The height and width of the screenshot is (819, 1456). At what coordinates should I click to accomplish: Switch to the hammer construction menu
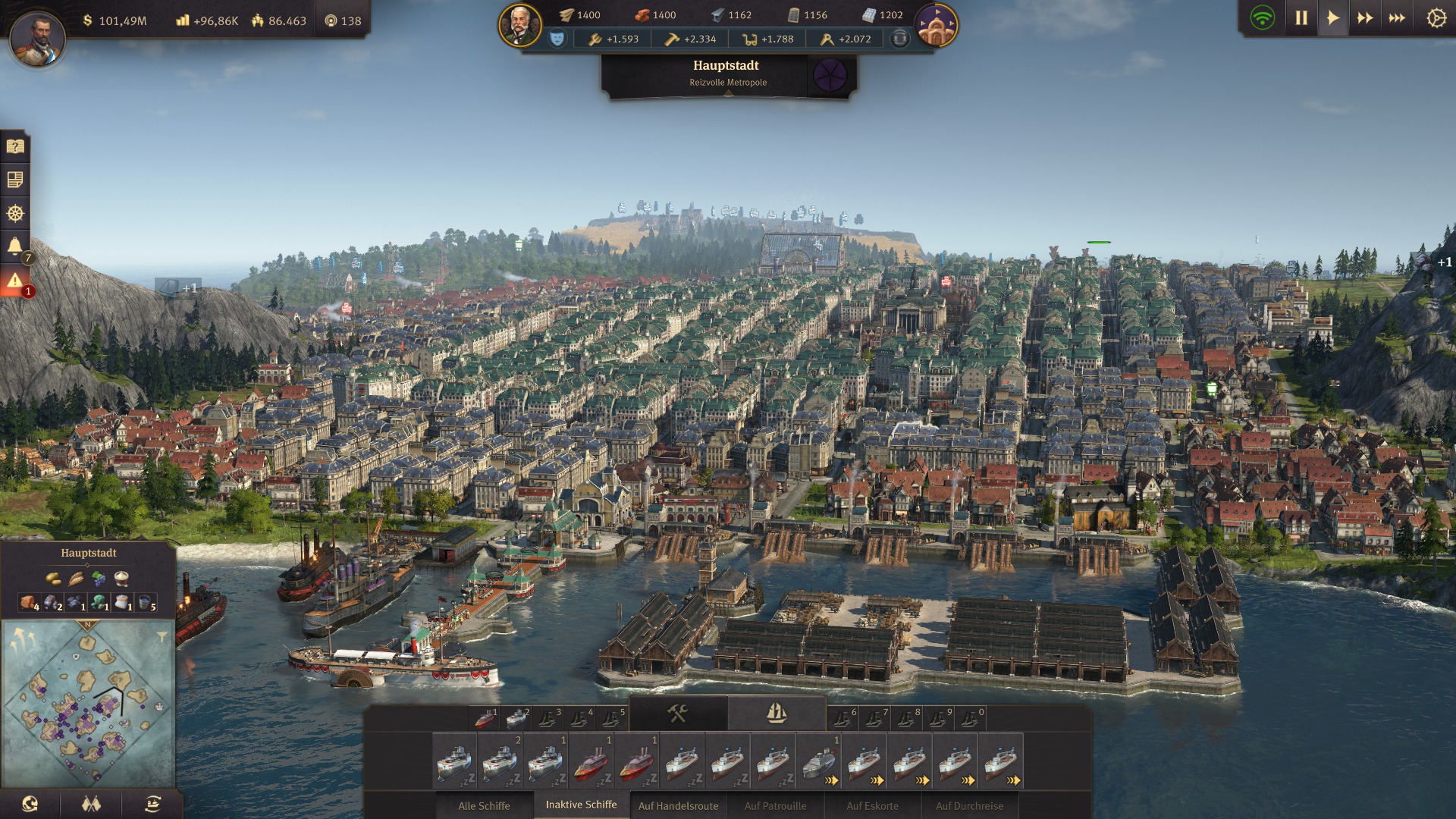pyautogui.click(x=677, y=713)
